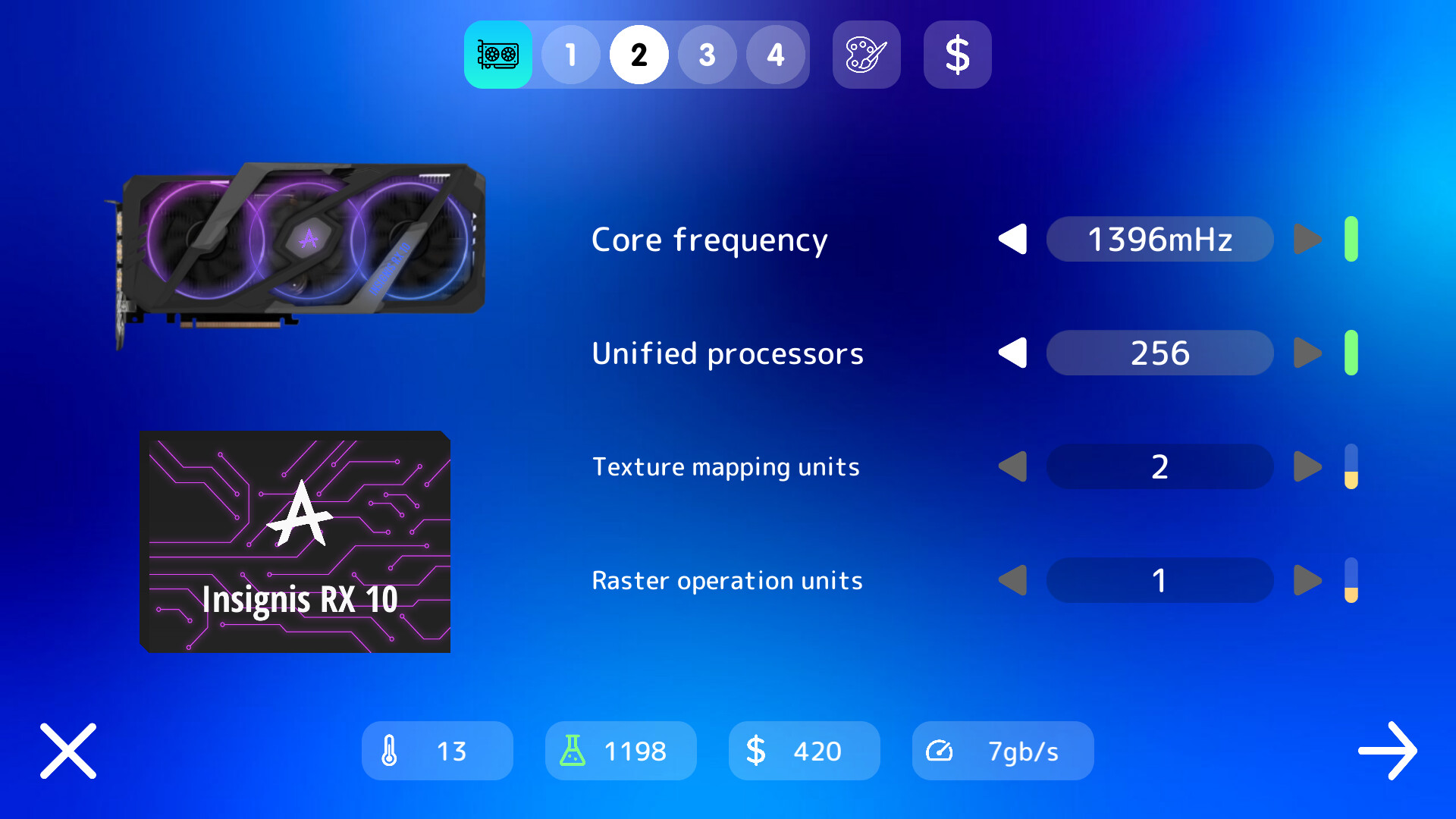Select the Insignis RX 10 box art
The width and height of the screenshot is (1456, 819).
pyautogui.click(x=294, y=541)
